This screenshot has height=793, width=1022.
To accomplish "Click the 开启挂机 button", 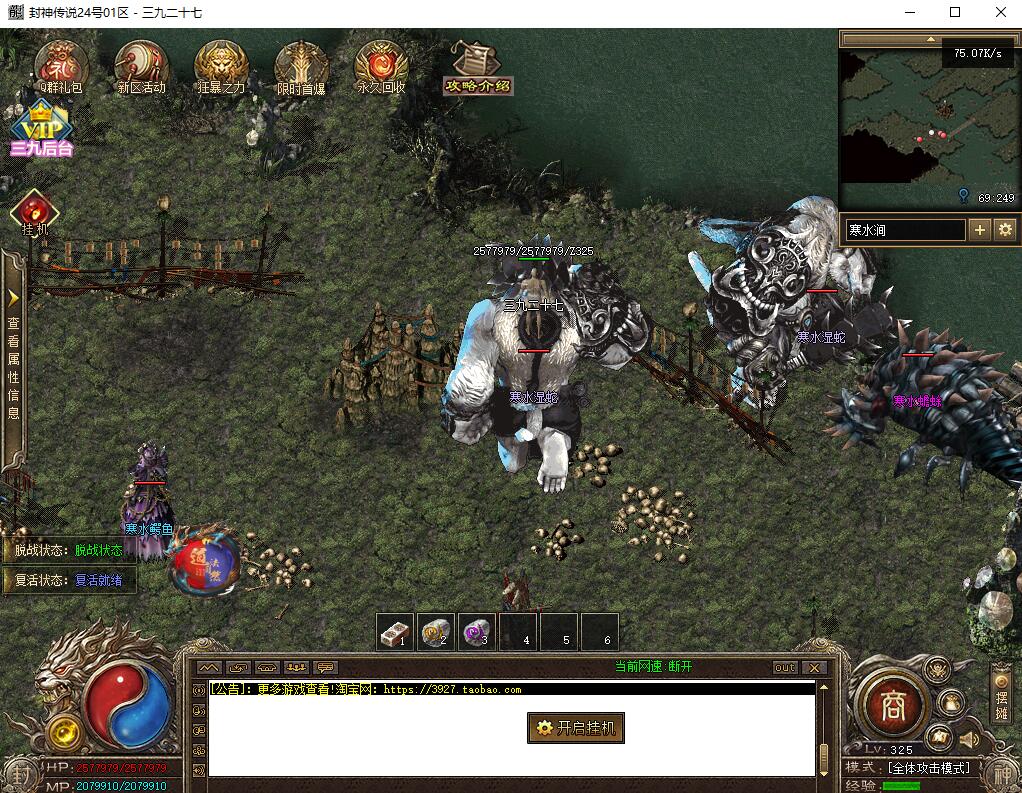I will 576,728.
